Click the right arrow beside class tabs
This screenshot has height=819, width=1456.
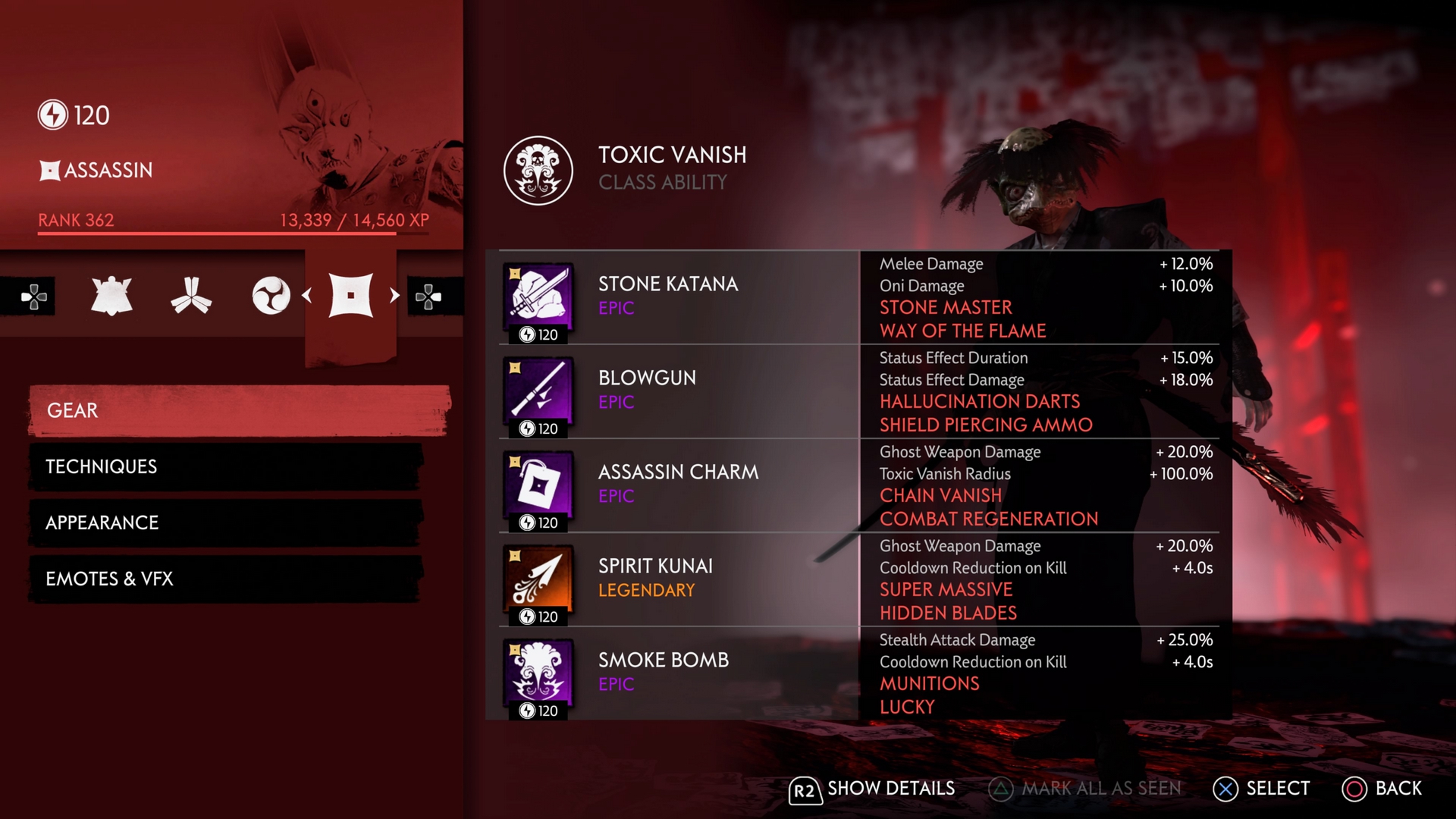tap(394, 296)
